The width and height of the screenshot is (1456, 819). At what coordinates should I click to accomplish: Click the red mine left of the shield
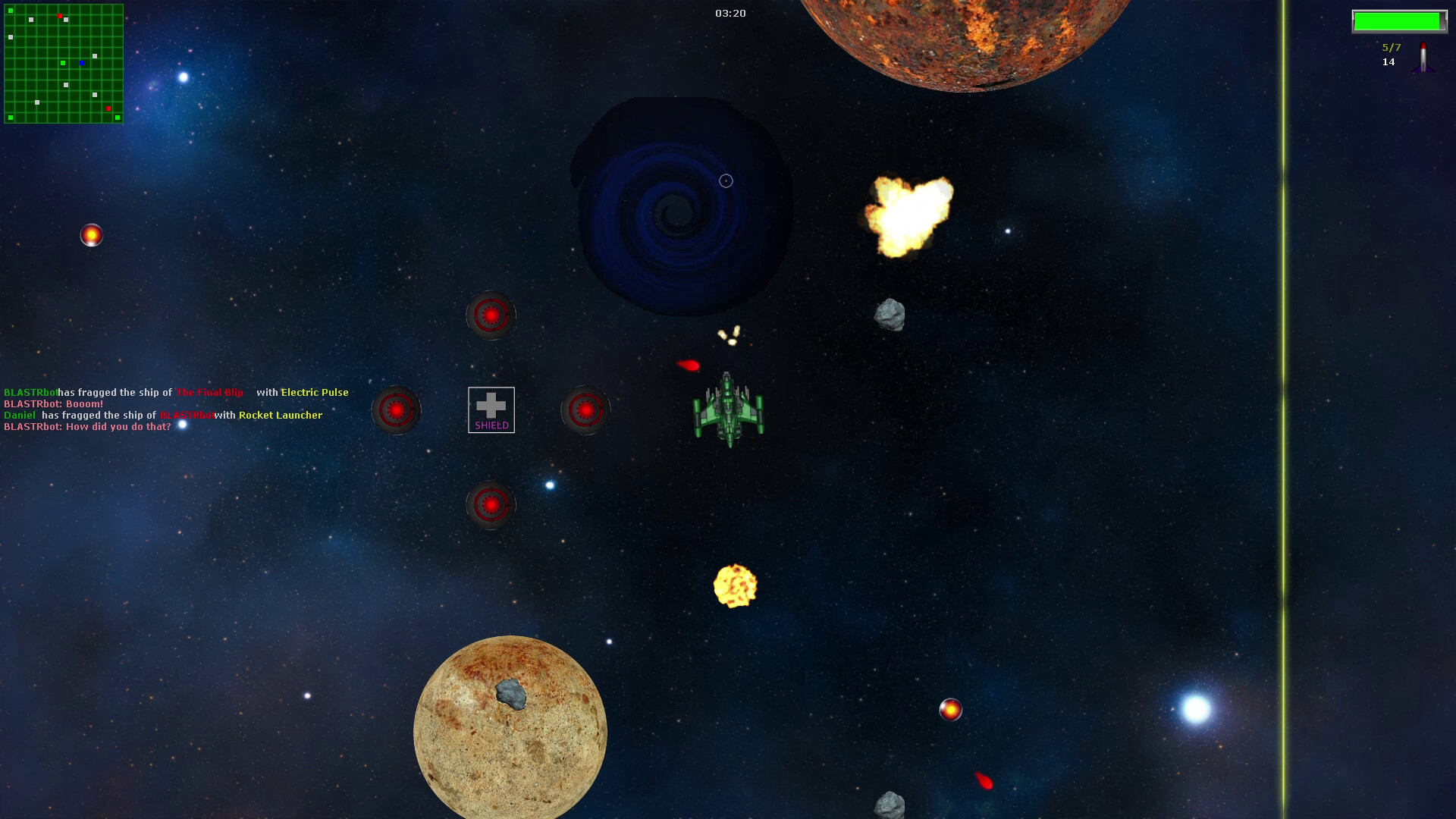point(396,409)
